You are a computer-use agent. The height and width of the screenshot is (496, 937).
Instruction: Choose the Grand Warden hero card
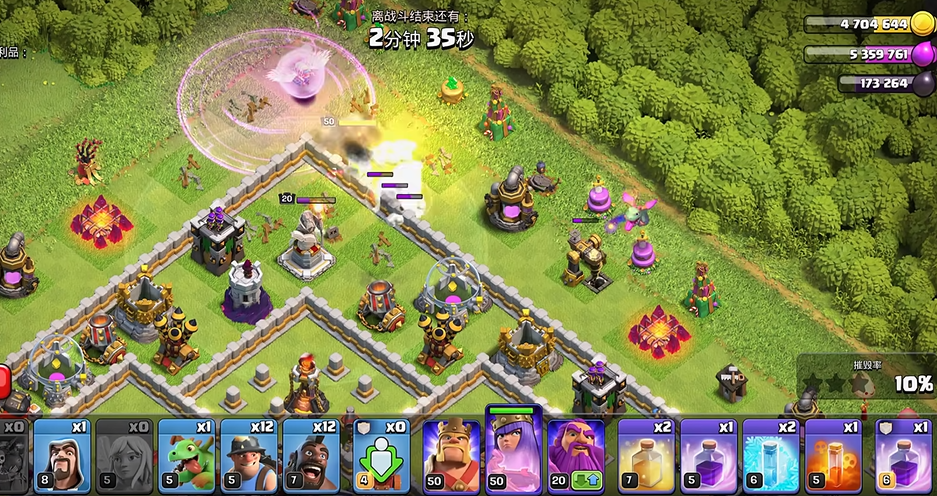[576, 455]
